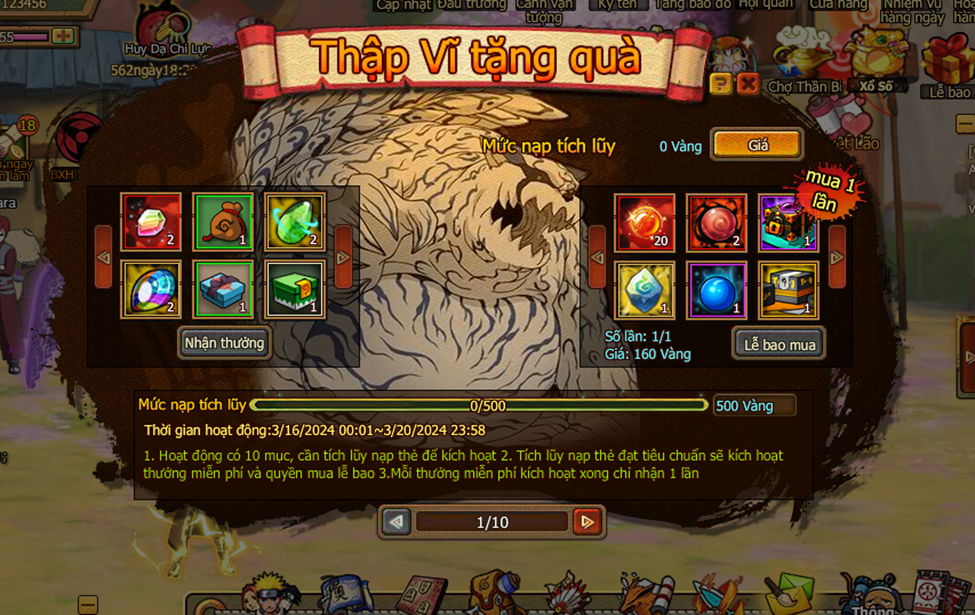Screen dimensions: 975x615
Task: Buy the gift pack with Lễ bao mua
Action: pos(779,344)
